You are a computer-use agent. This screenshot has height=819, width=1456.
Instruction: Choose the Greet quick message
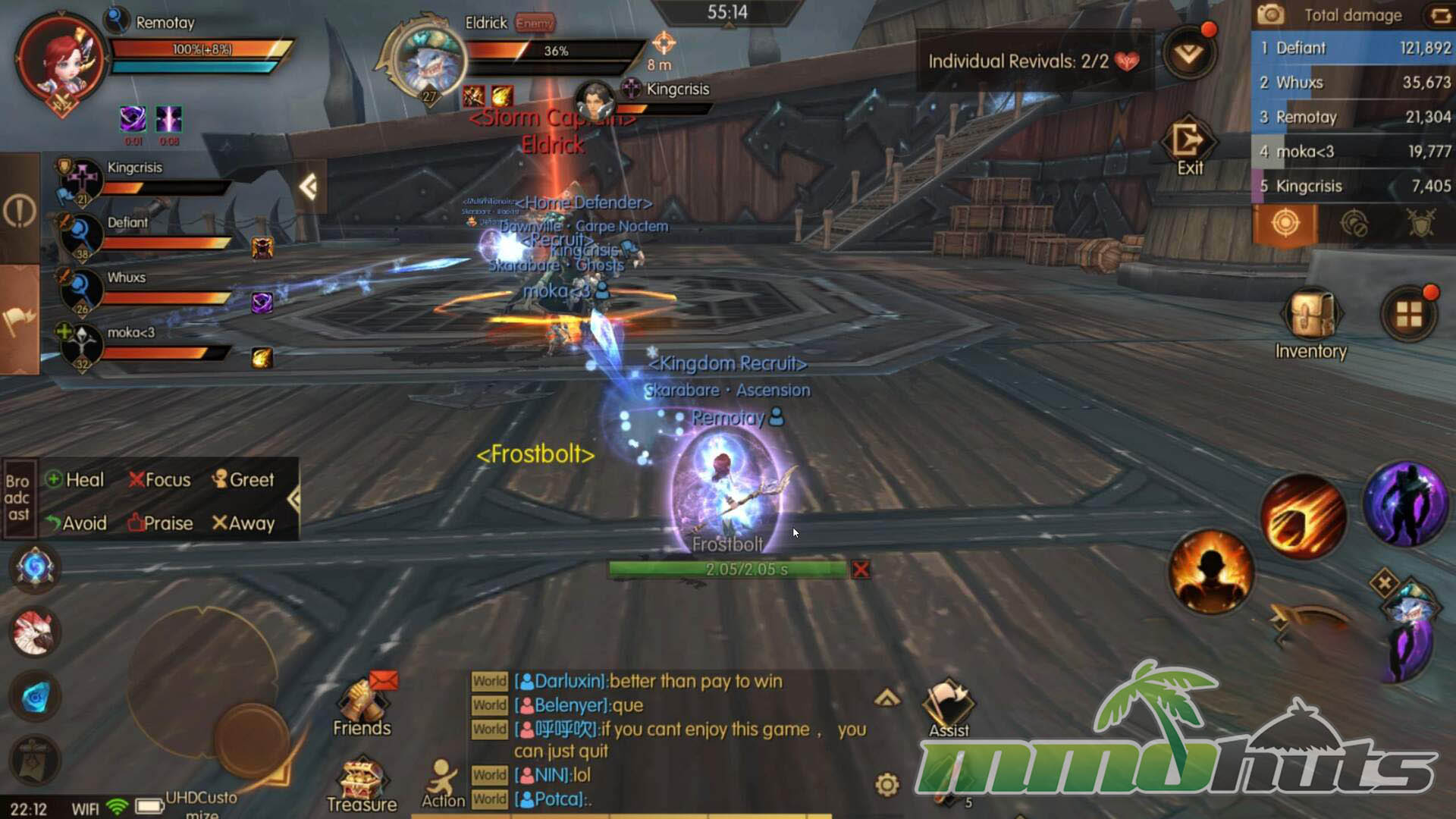tap(243, 480)
